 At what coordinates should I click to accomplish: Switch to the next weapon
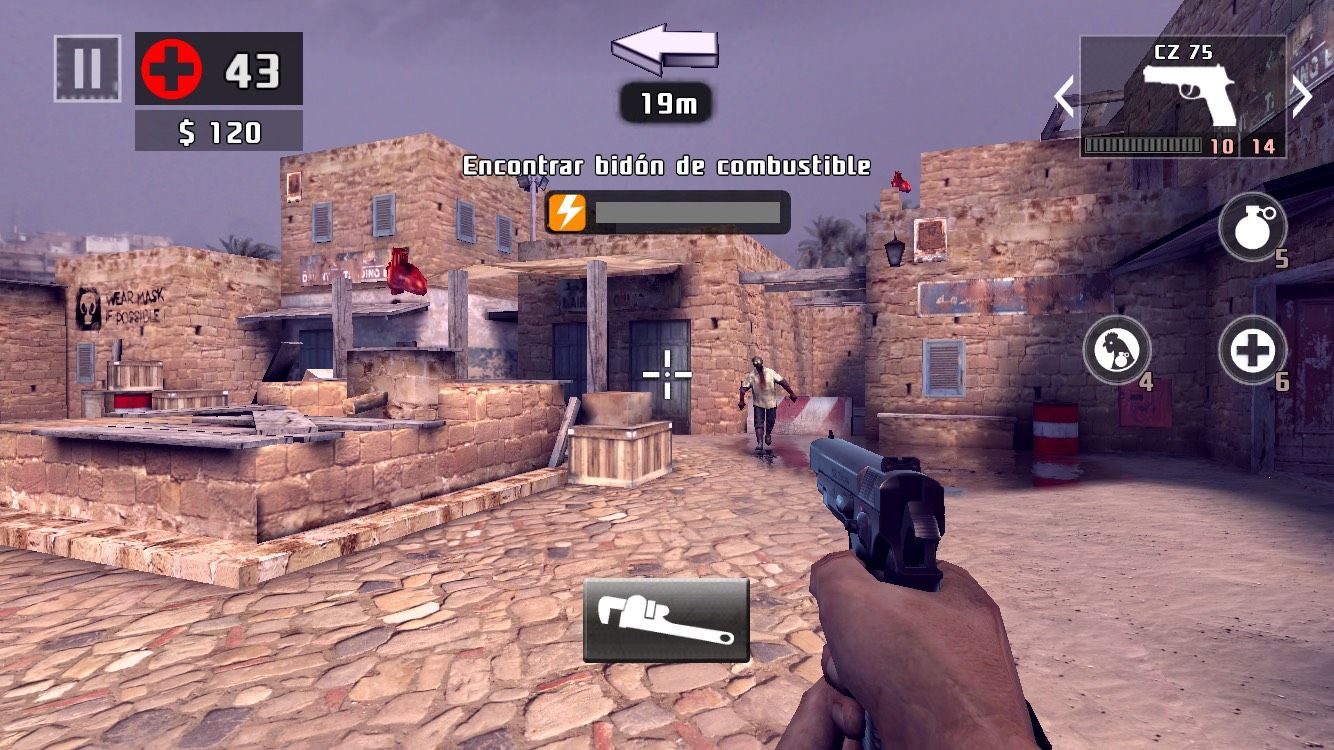[x=1302, y=97]
